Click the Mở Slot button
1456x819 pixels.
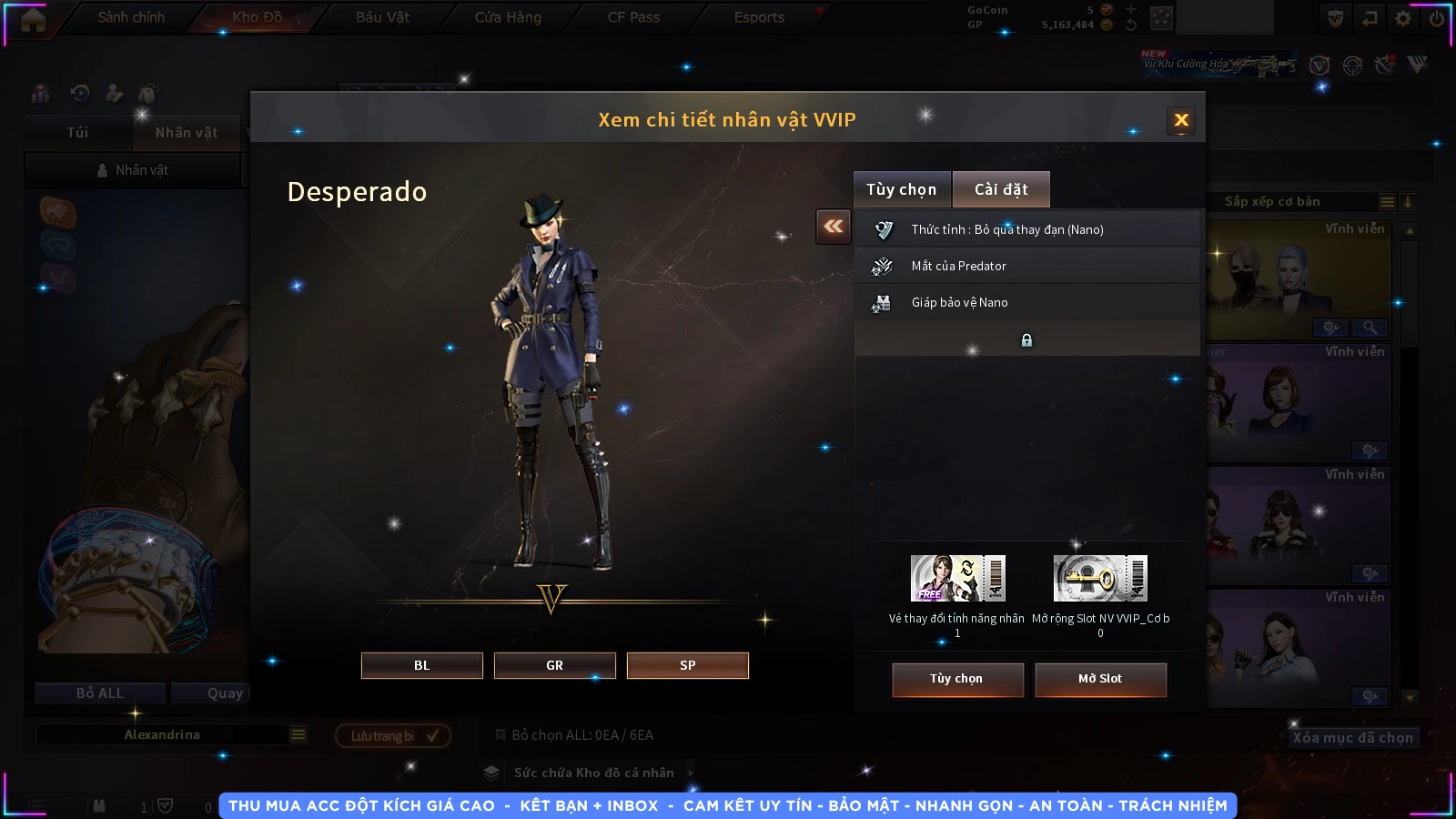(1100, 679)
